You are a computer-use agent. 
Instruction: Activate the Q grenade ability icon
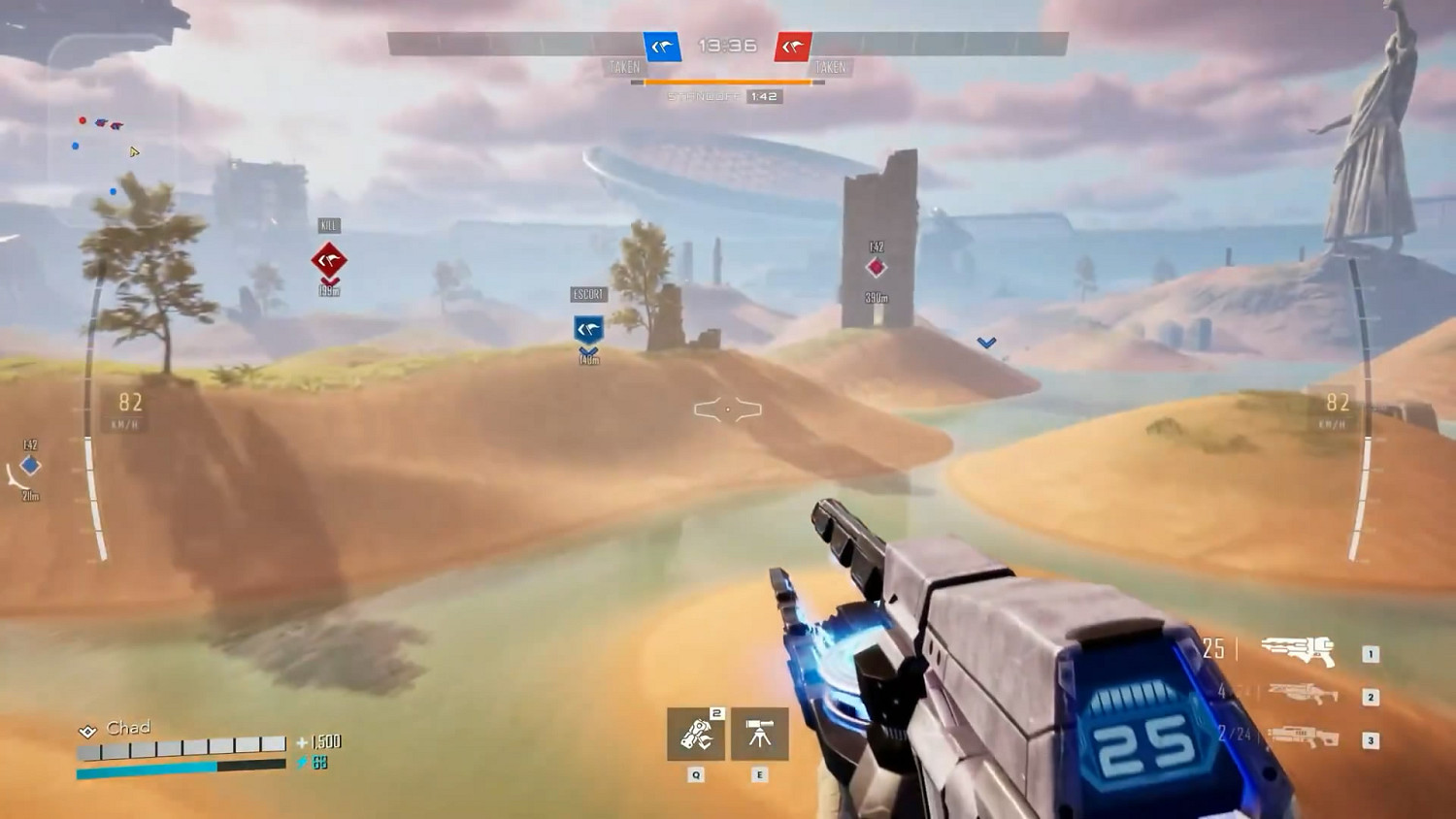(x=696, y=735)
